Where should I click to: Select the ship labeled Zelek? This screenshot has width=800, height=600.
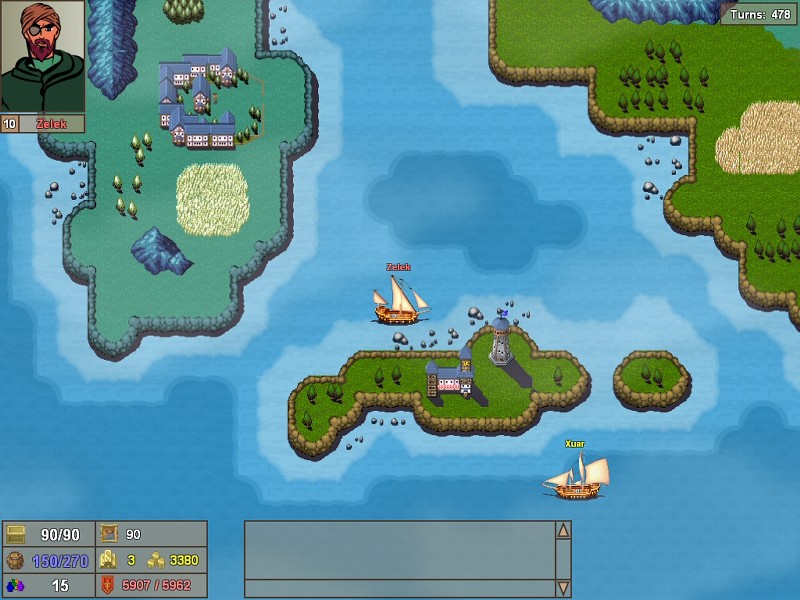point(400,300)
